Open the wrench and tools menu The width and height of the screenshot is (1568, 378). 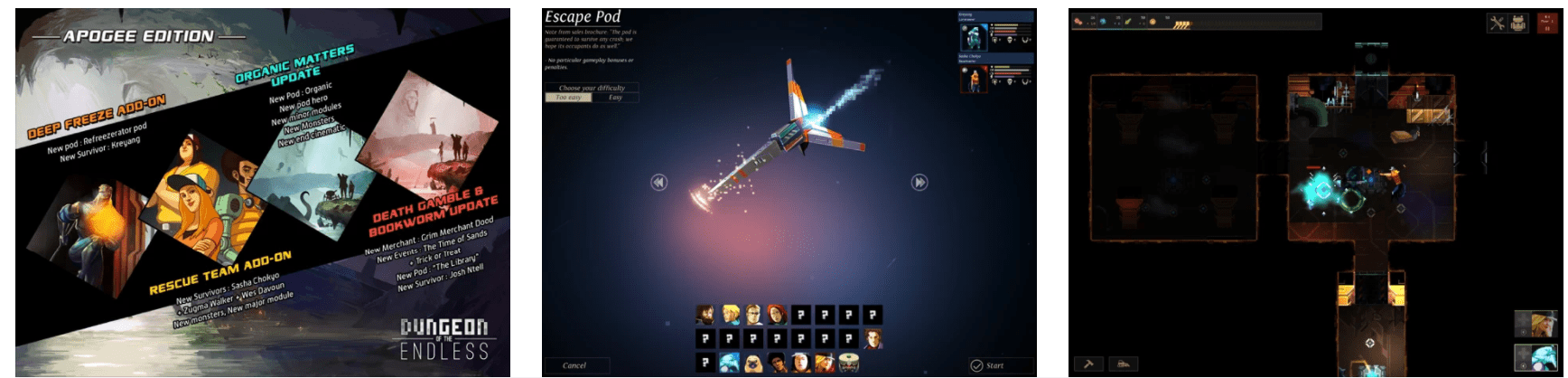pos(1497,24)
